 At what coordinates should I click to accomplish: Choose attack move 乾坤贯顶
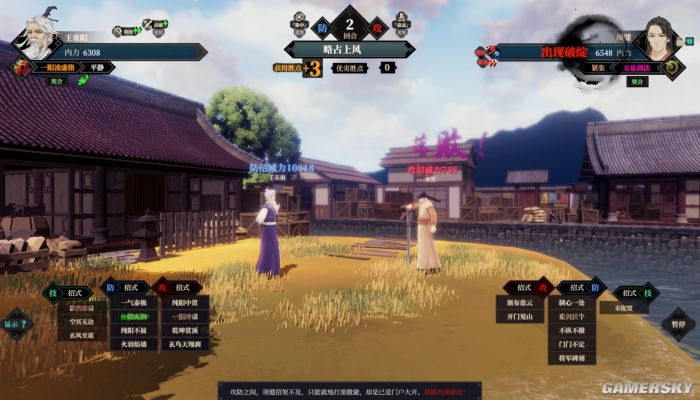coord(185,330)
